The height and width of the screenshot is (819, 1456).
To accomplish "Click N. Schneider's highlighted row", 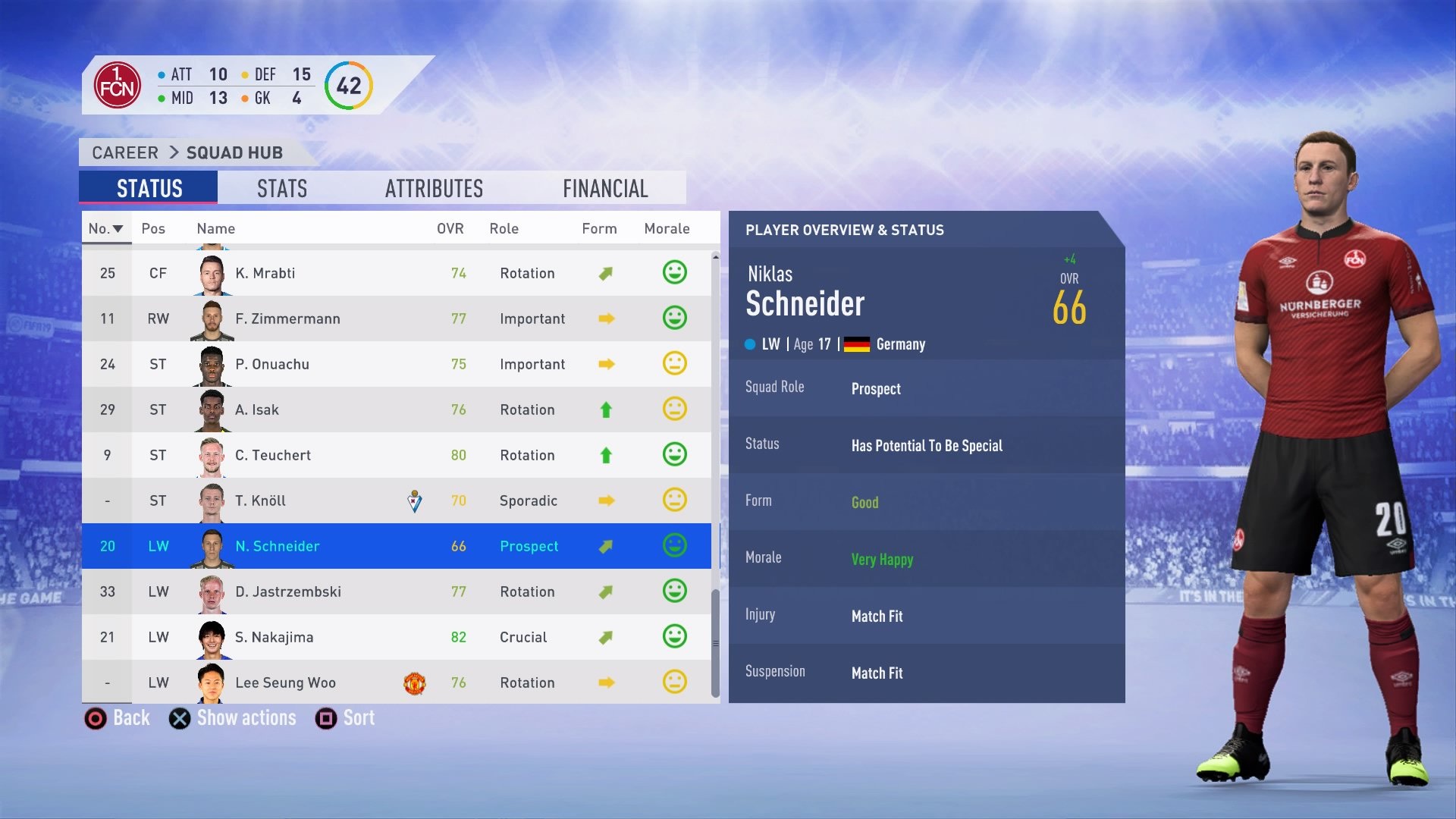I will (x=396, y=546).
